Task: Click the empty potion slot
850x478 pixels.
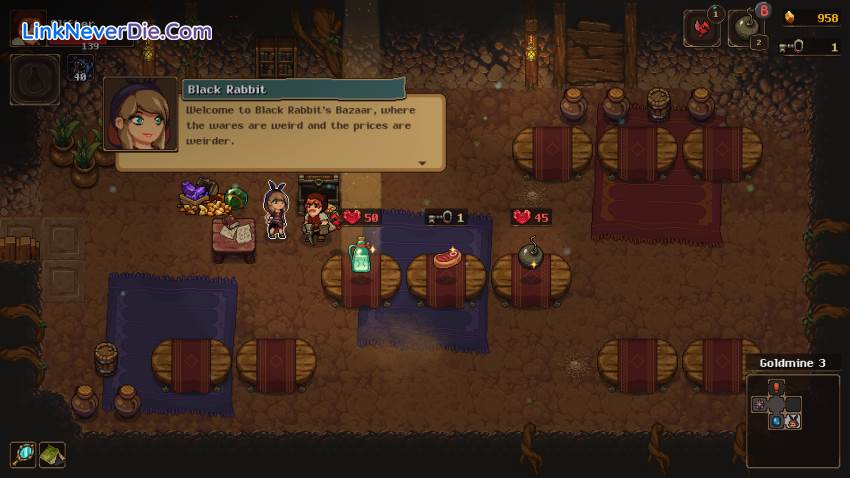Action: point(34,79)
